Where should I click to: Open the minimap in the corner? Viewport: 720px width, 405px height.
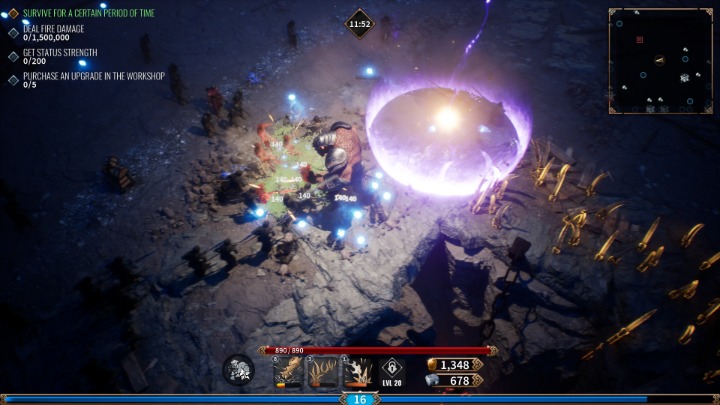tap(660, 60)
